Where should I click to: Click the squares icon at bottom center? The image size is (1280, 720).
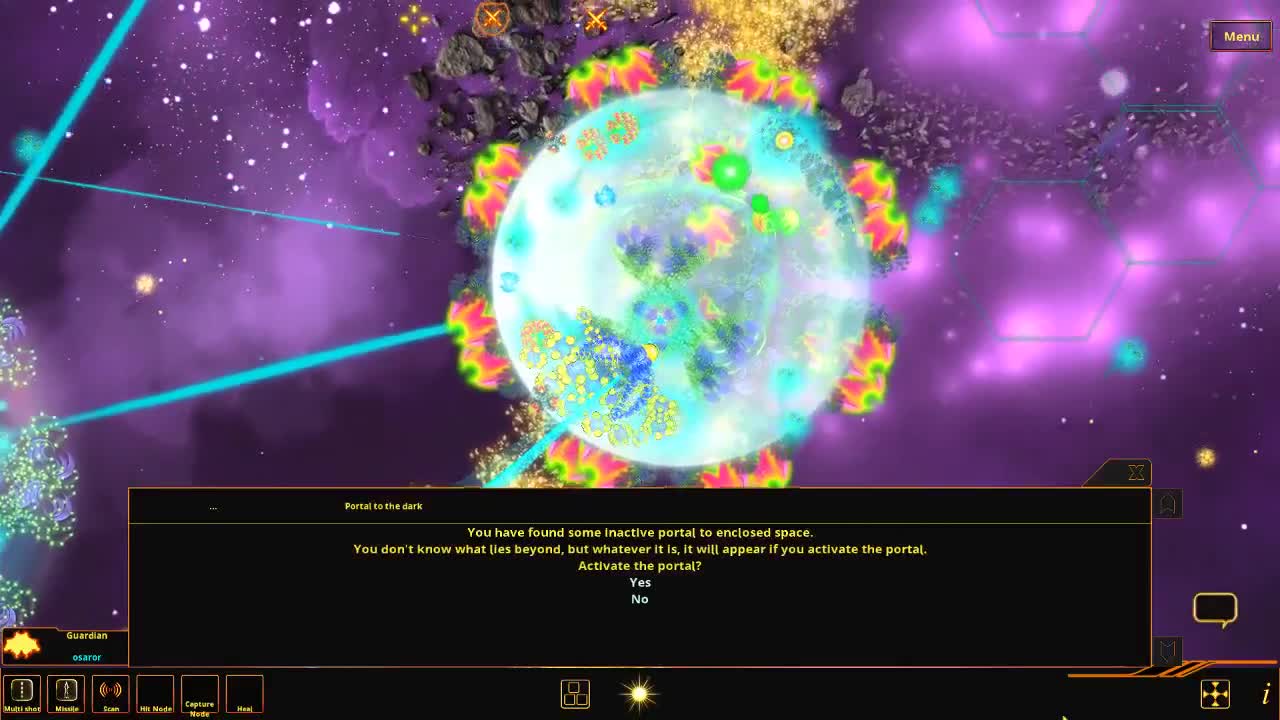coord(575,693)
